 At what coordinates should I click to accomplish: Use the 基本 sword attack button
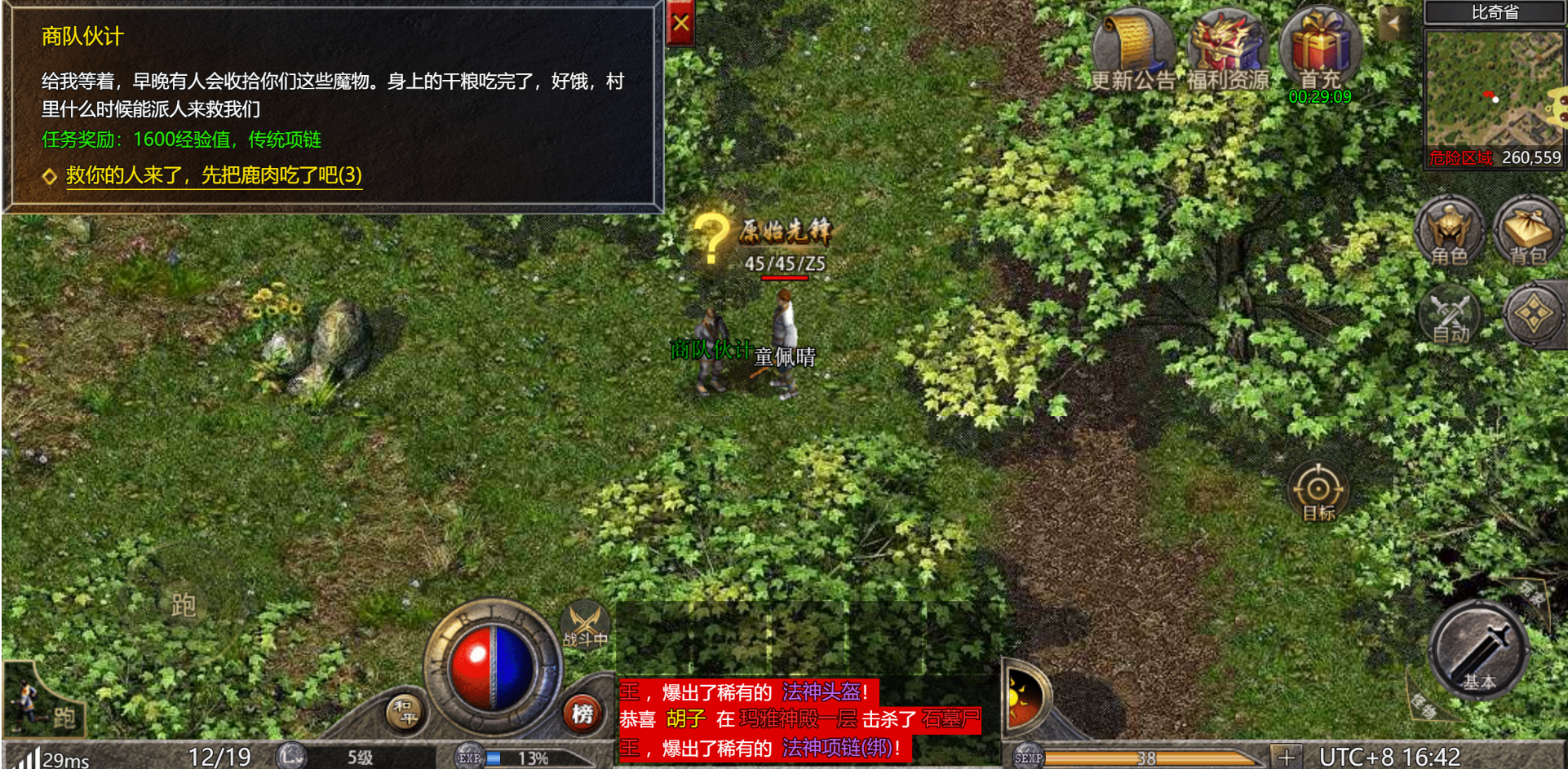coord(1478,651)
